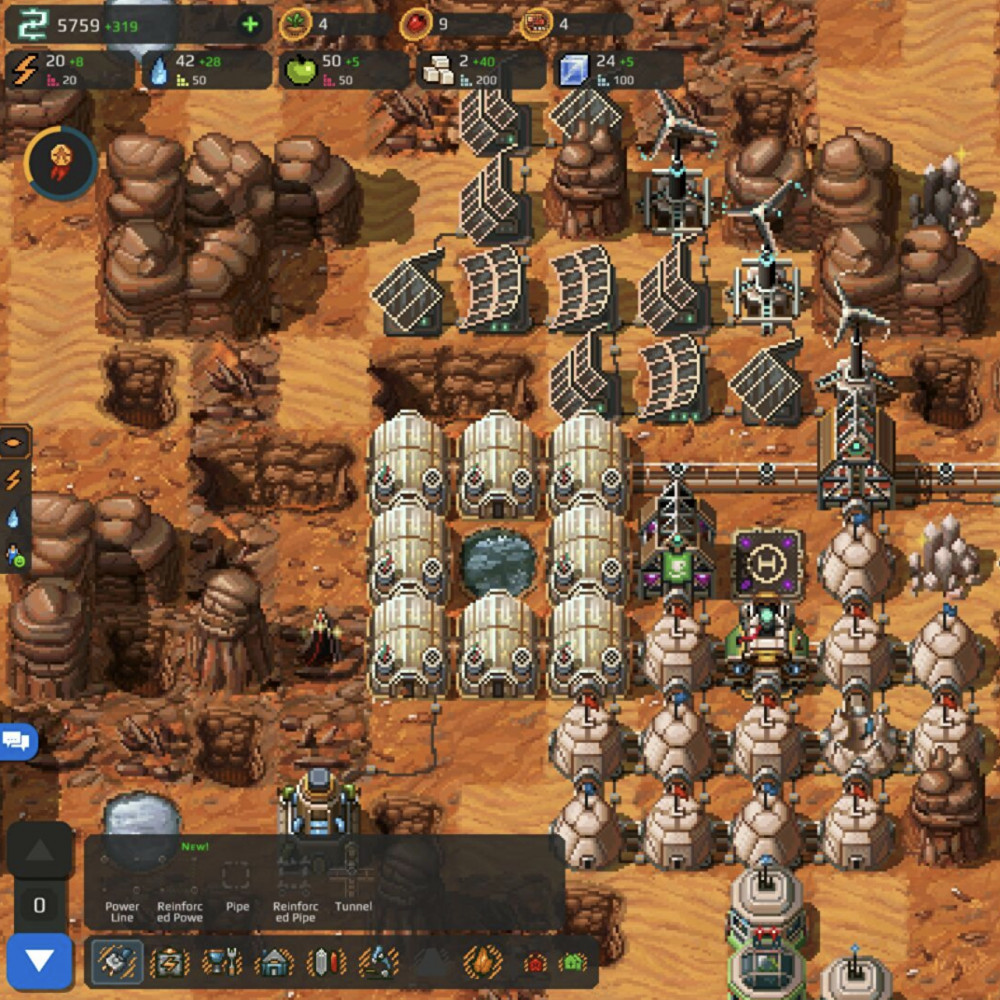The width and height of the screenshot is (1000, 1000).
Task: Show the colonist happiness overlay
Action: click(x=14, y=554)
